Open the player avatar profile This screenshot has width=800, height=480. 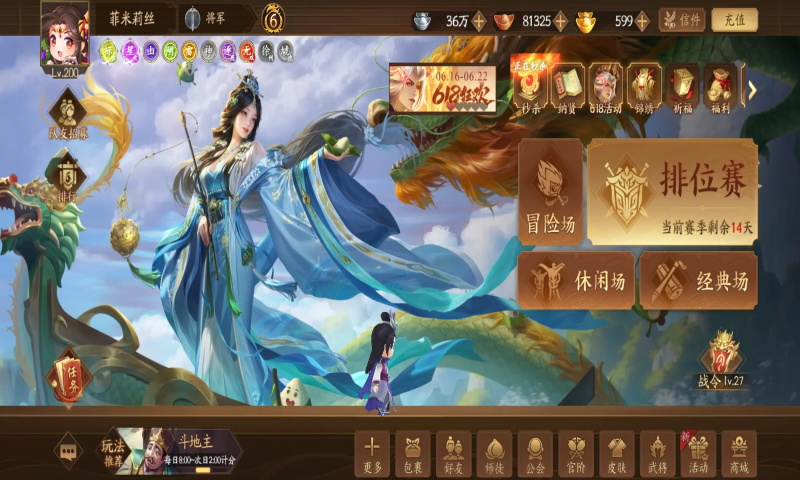64,33
